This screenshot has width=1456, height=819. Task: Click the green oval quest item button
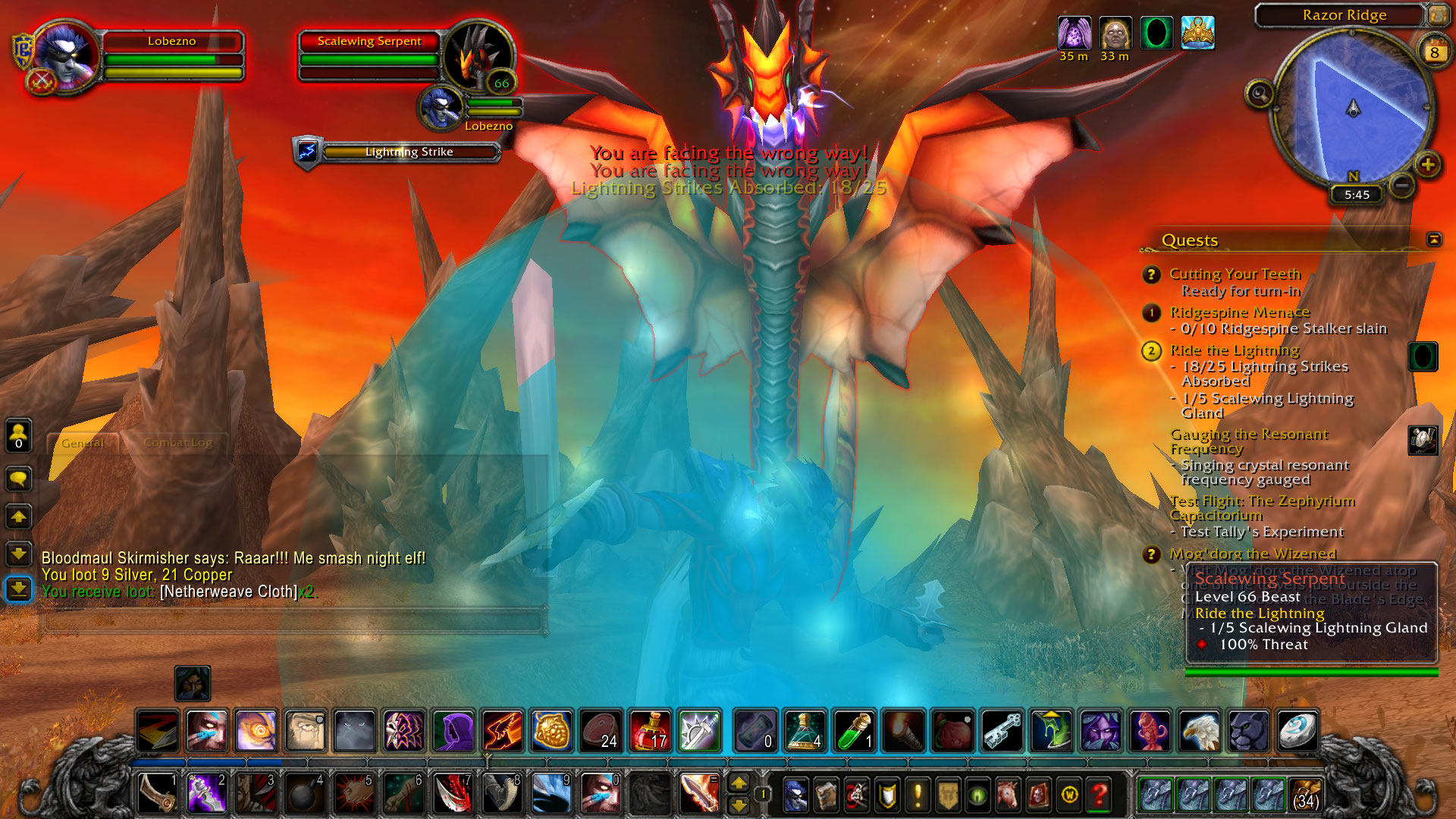click(x=1423, y=356)
